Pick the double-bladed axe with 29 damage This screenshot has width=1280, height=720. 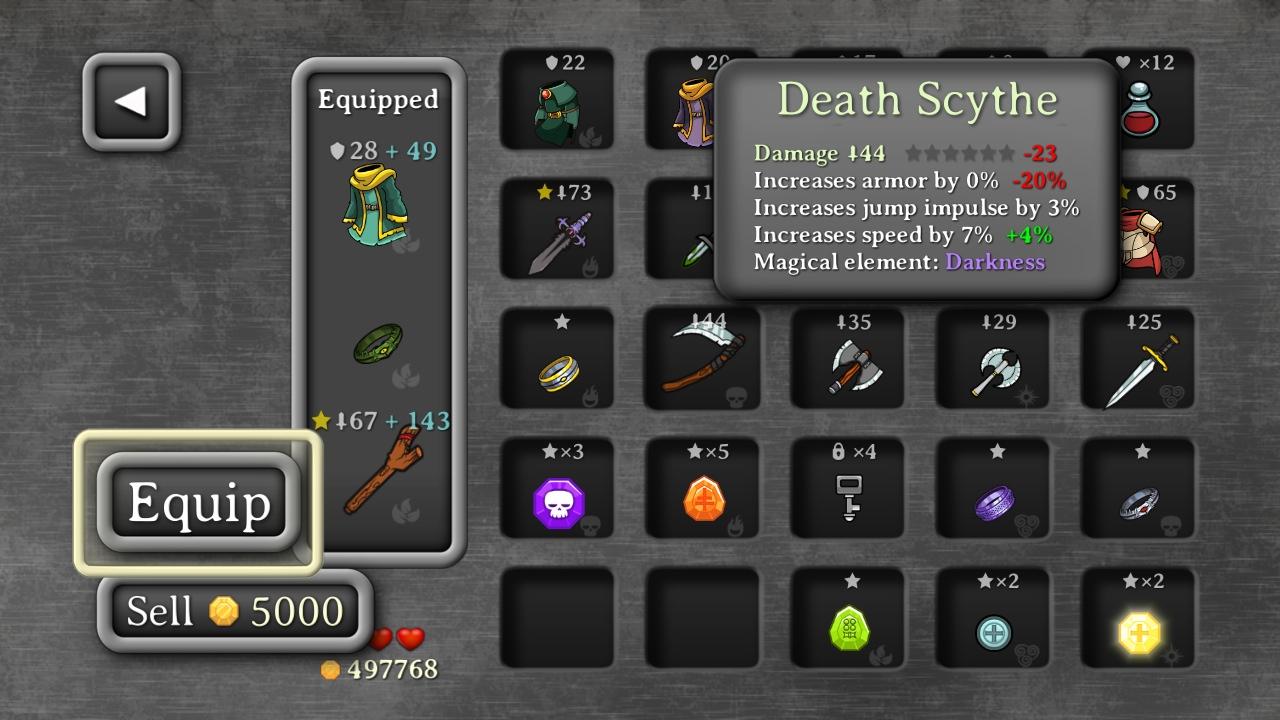tap(992, 360)
